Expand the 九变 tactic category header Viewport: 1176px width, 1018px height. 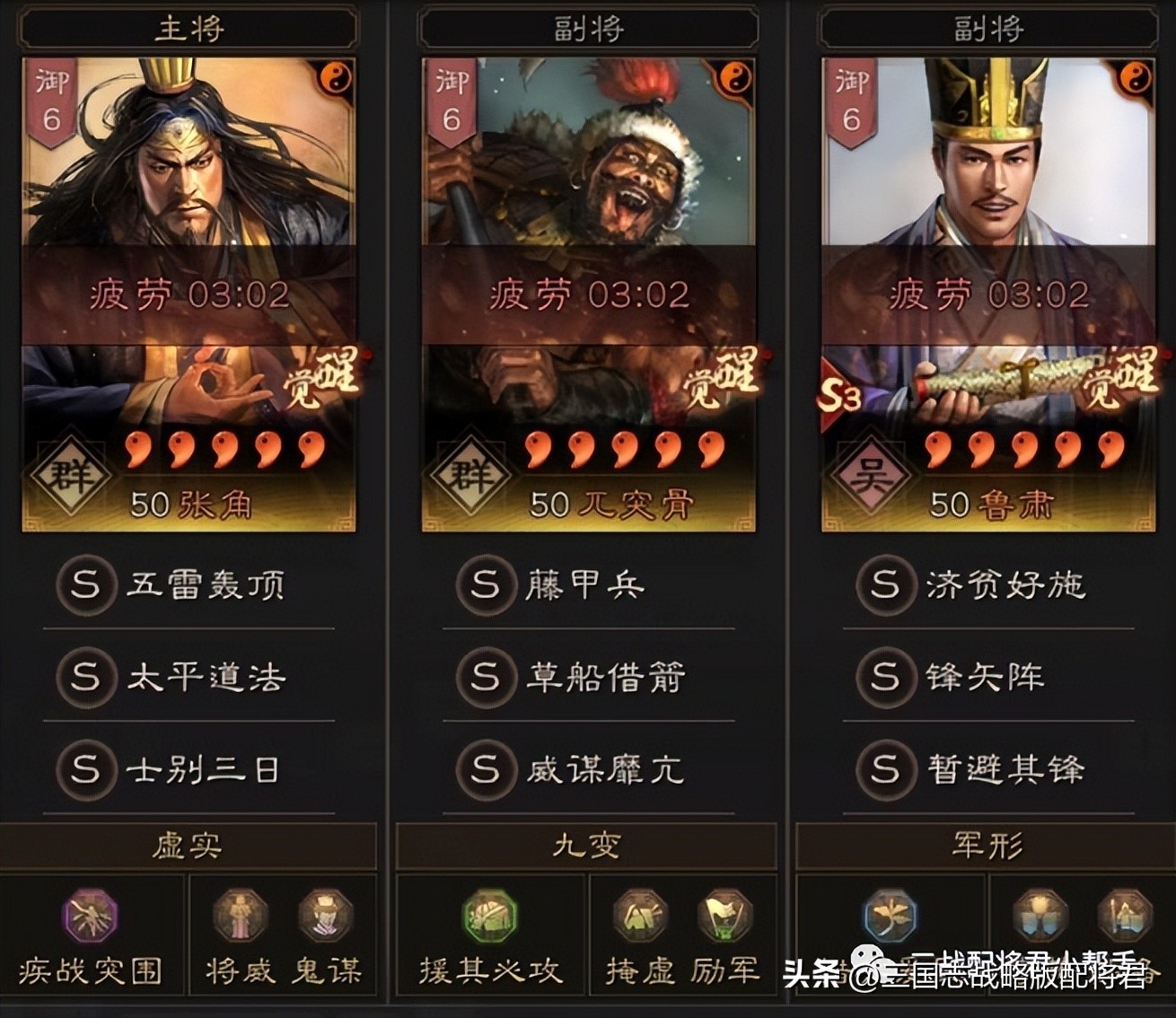[x=588, y=844]
